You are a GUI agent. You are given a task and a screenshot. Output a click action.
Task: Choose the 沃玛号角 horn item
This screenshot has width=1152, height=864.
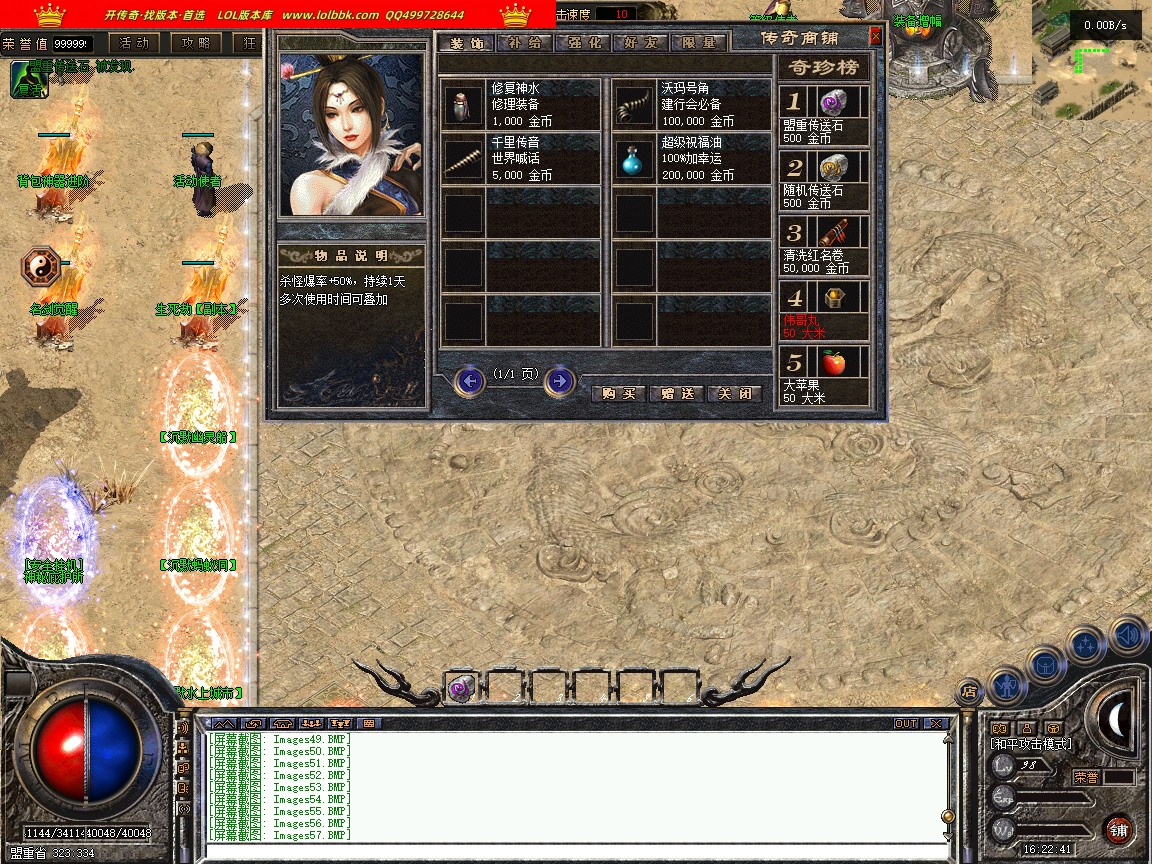point(691,104)
